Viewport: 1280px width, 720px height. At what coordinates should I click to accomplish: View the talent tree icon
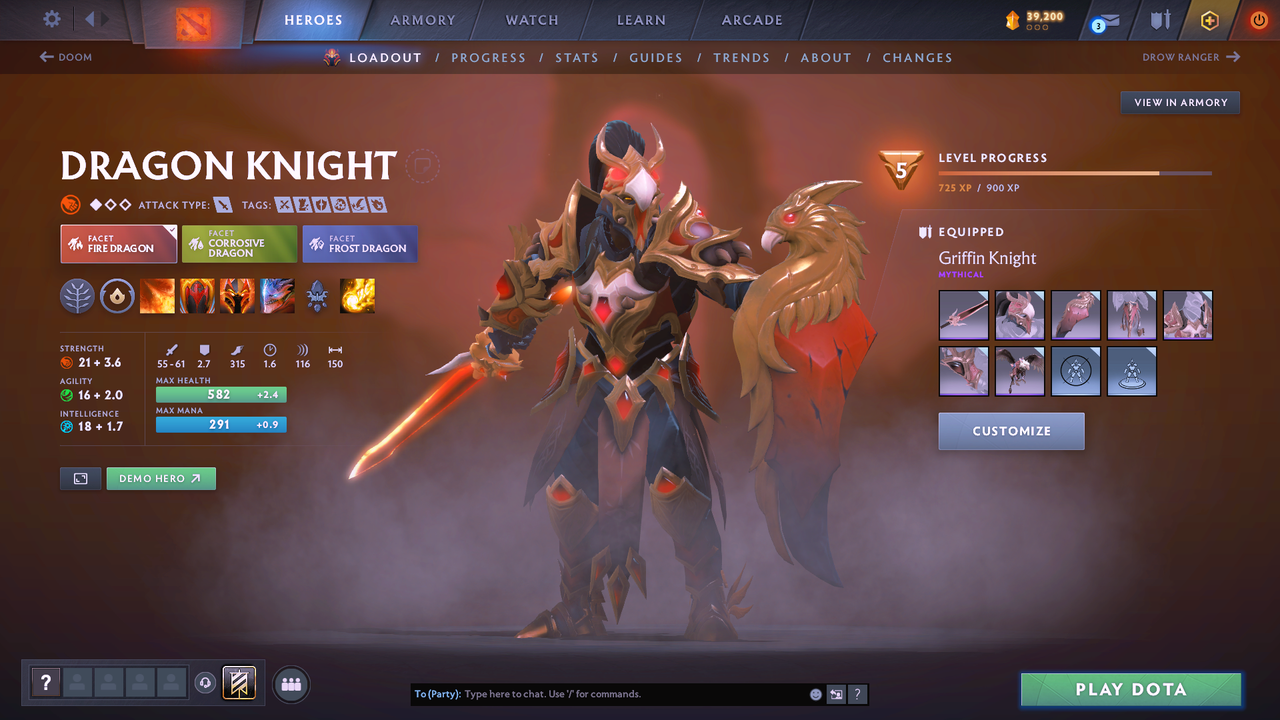[x=77, y=296]
